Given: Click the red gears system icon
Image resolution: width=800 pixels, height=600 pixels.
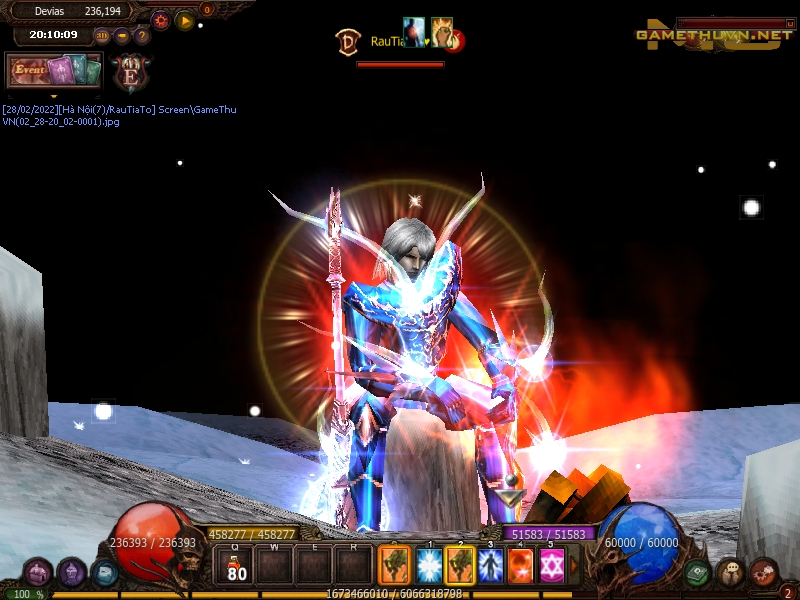Looking at the screenshot, I should (x=763, y=573).
